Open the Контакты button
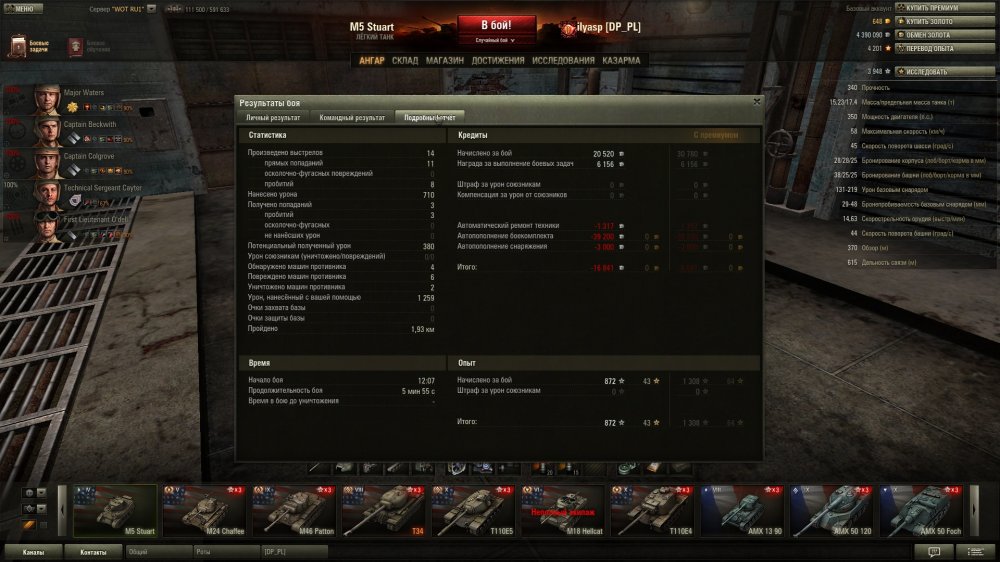 tap(93, 551)
